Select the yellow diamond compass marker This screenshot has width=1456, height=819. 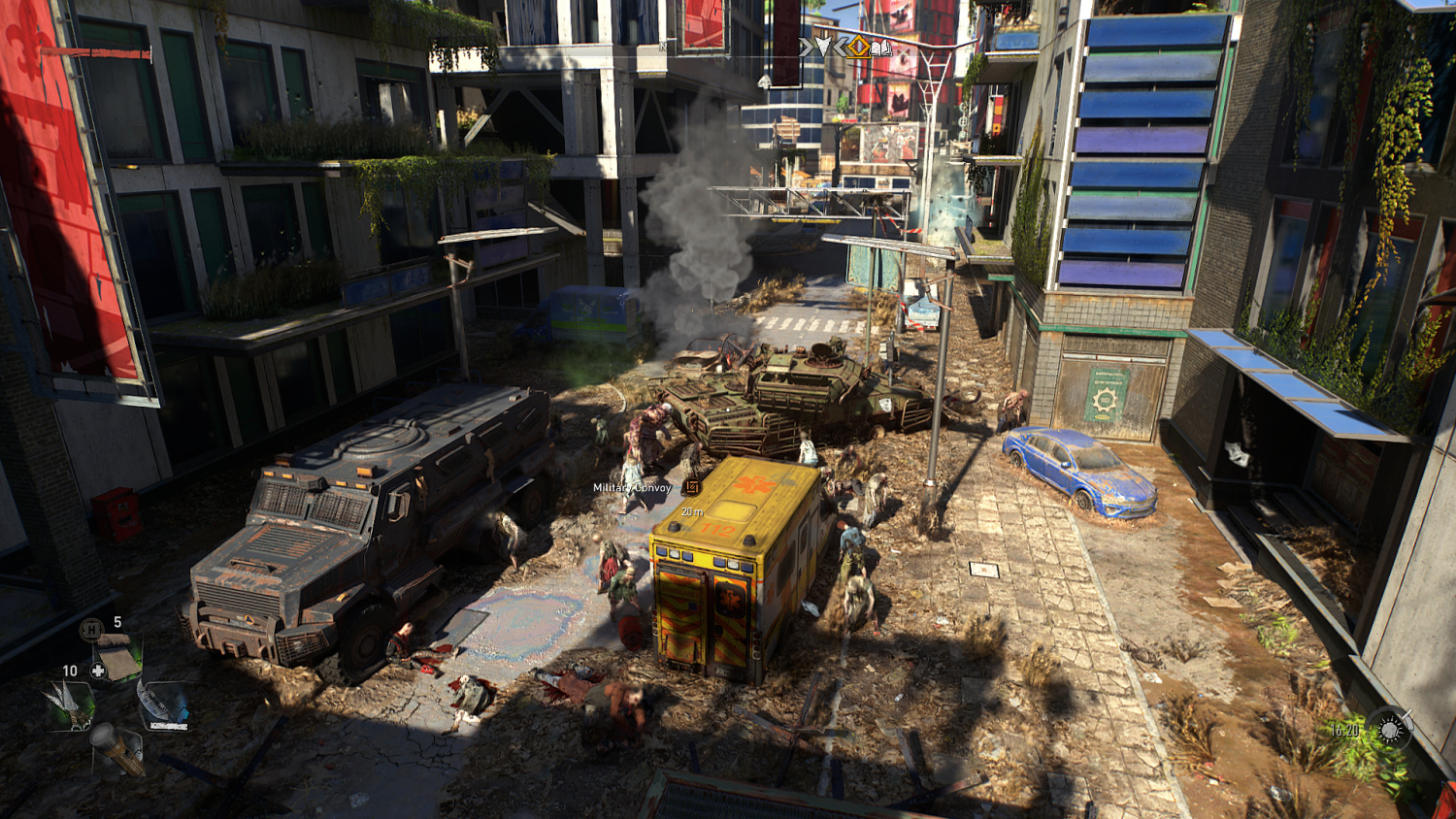click(858, 46)
